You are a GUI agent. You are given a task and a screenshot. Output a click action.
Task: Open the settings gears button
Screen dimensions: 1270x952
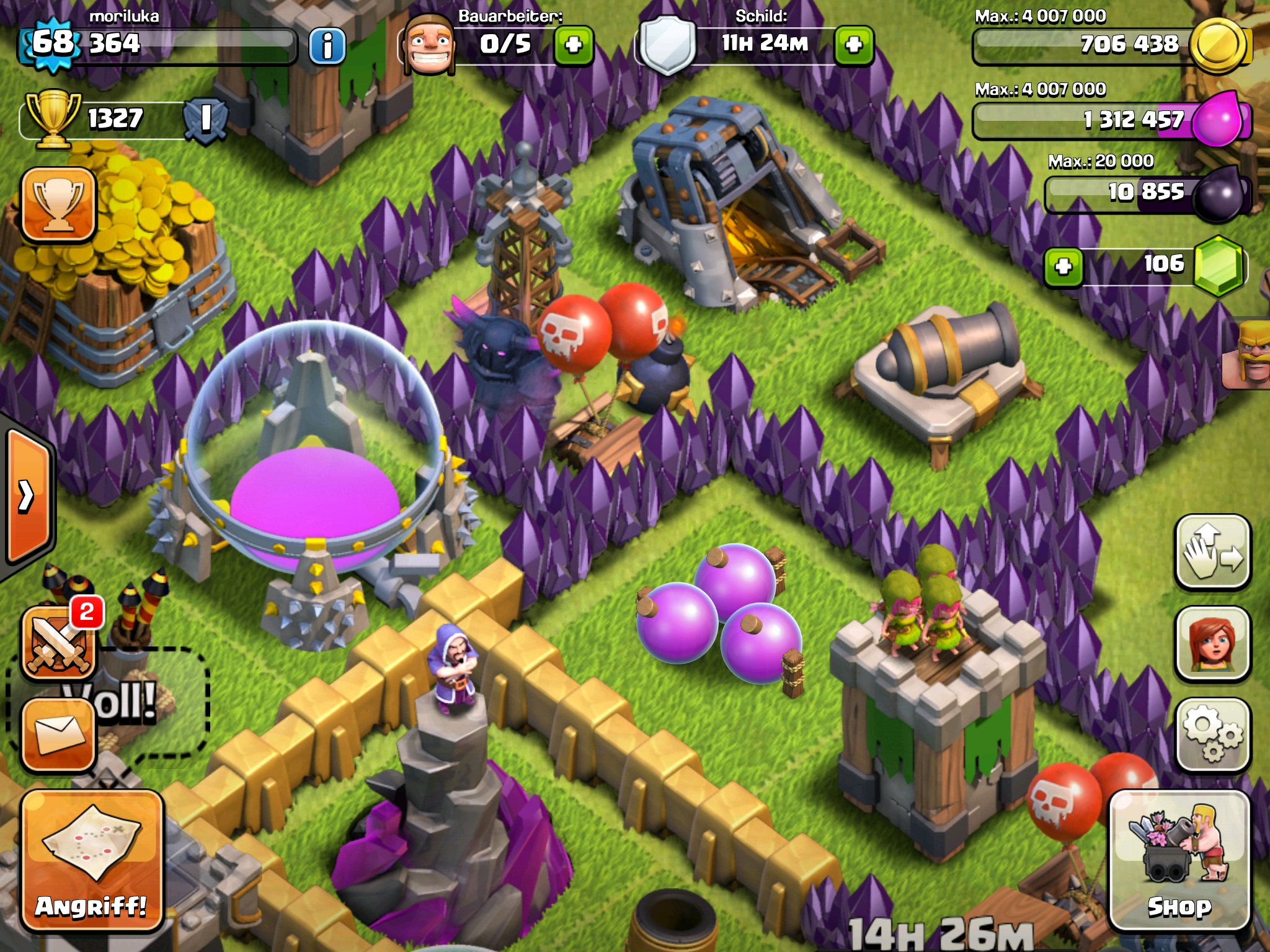point(1212,734)
